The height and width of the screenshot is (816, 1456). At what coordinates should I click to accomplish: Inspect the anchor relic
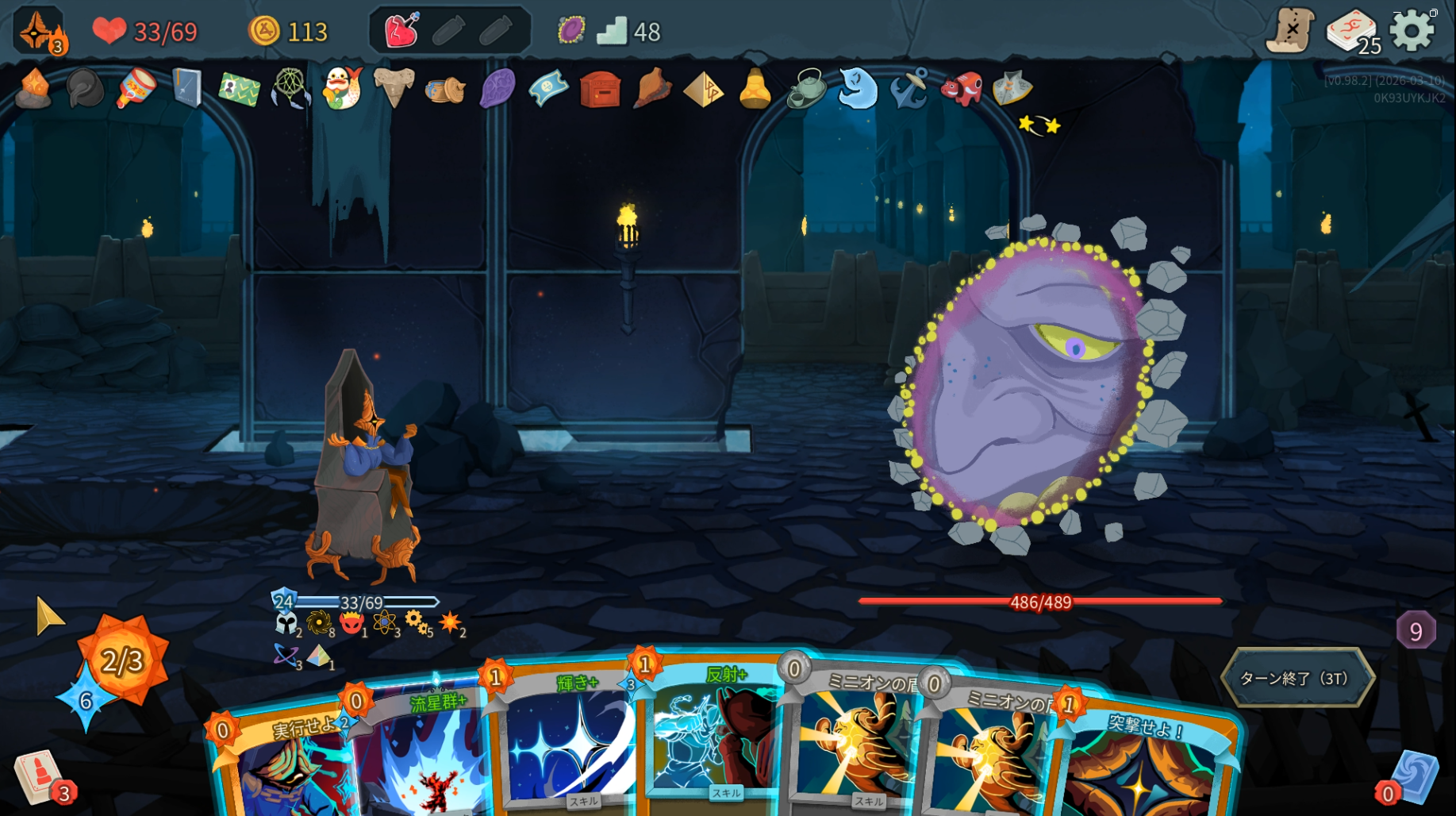tap(909, 88)
